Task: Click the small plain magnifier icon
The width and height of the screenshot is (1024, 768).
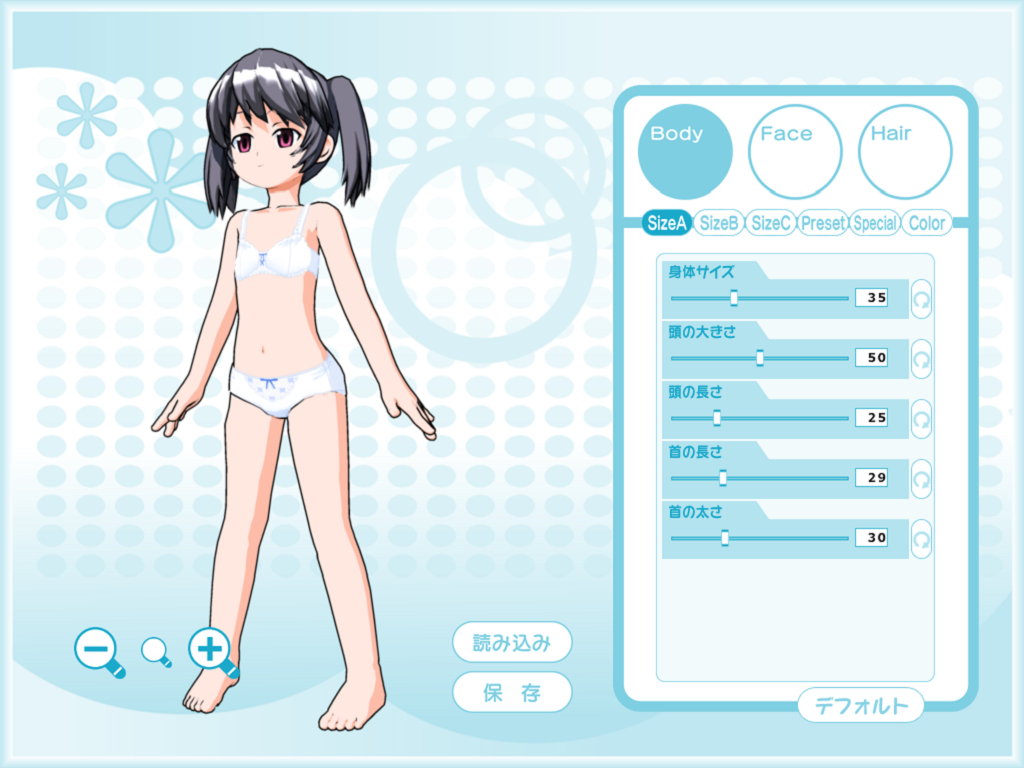Action: pyautogui.click(x=156, y=652)
